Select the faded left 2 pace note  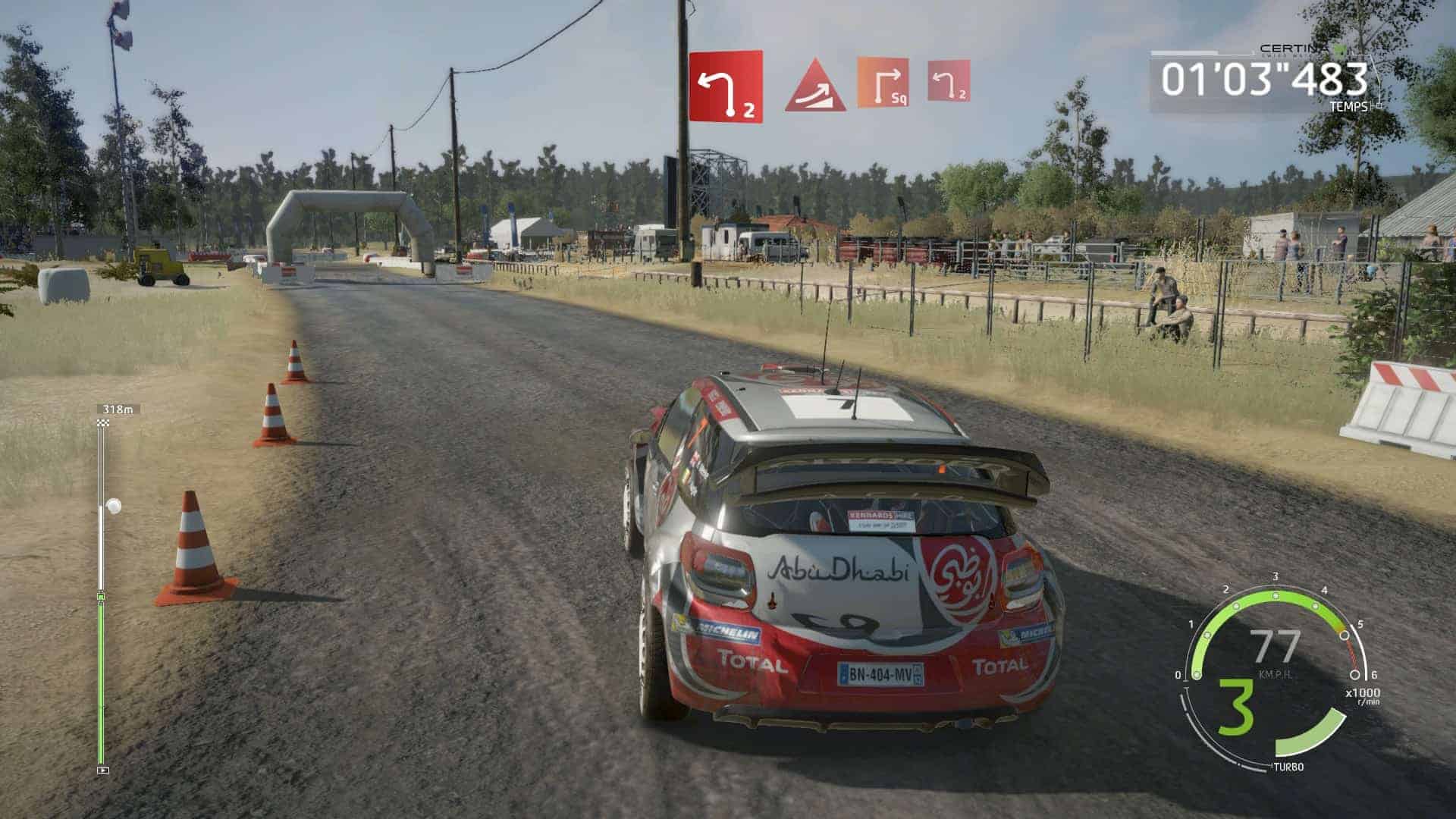(x=949, y=83)
